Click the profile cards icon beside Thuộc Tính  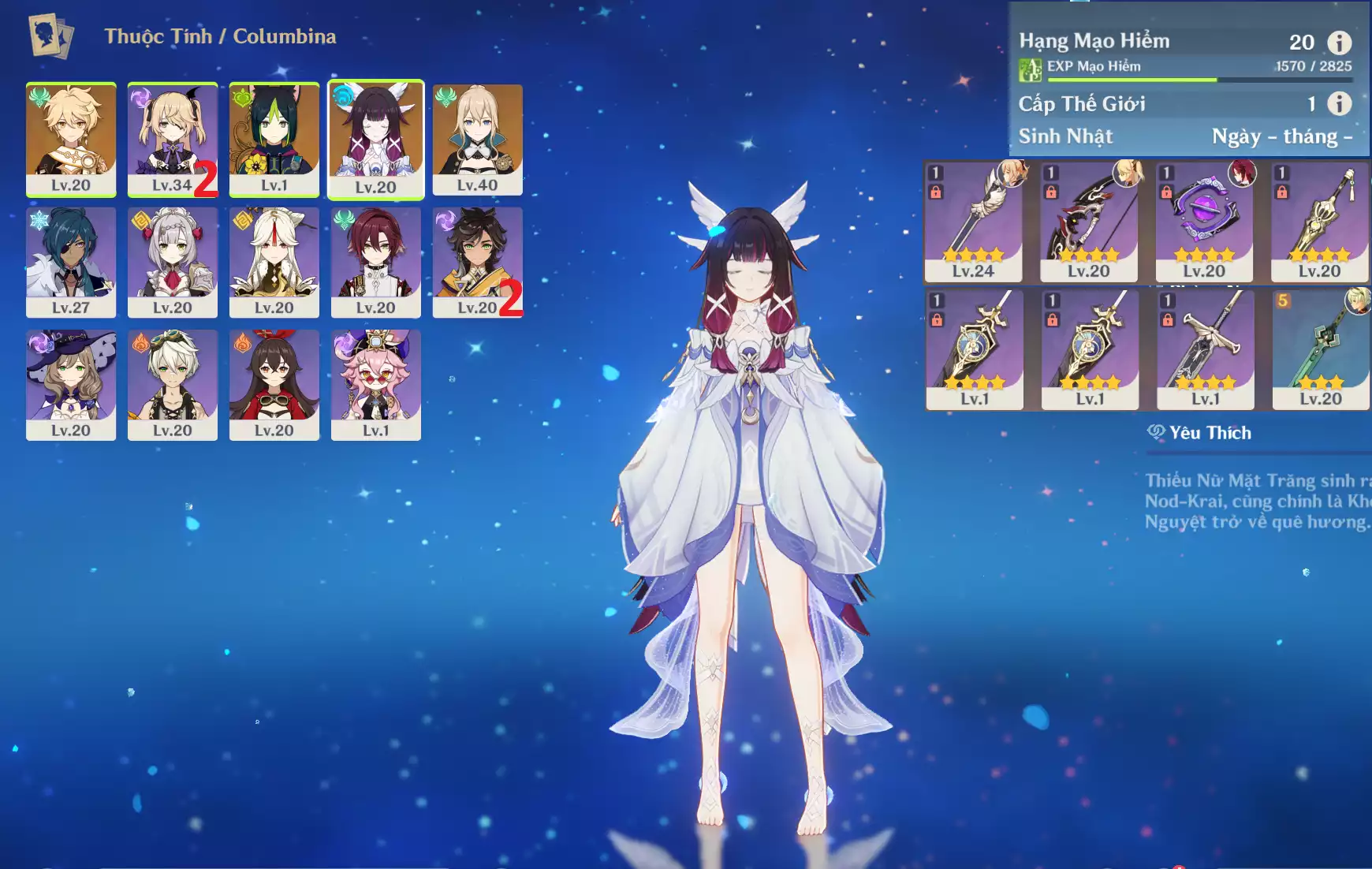coord(50,35)
